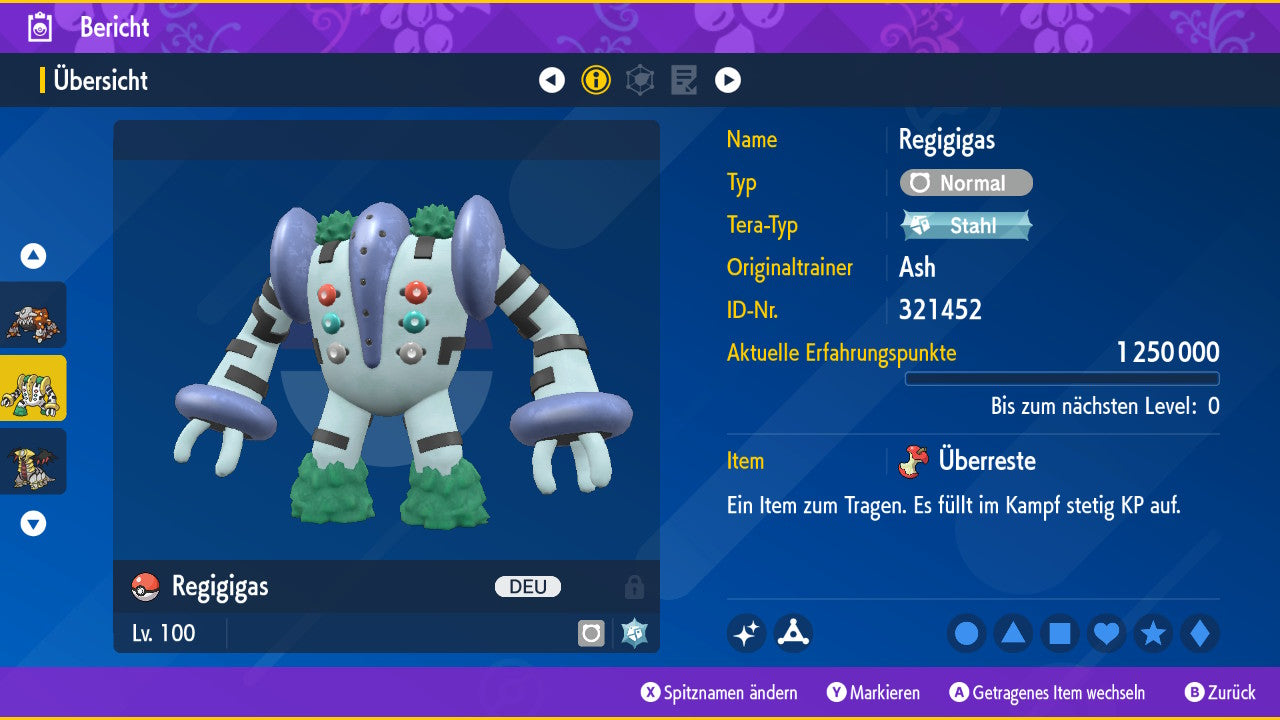Click the Normal type badge
Screen dimensions: 1280x720
point(966,183)
